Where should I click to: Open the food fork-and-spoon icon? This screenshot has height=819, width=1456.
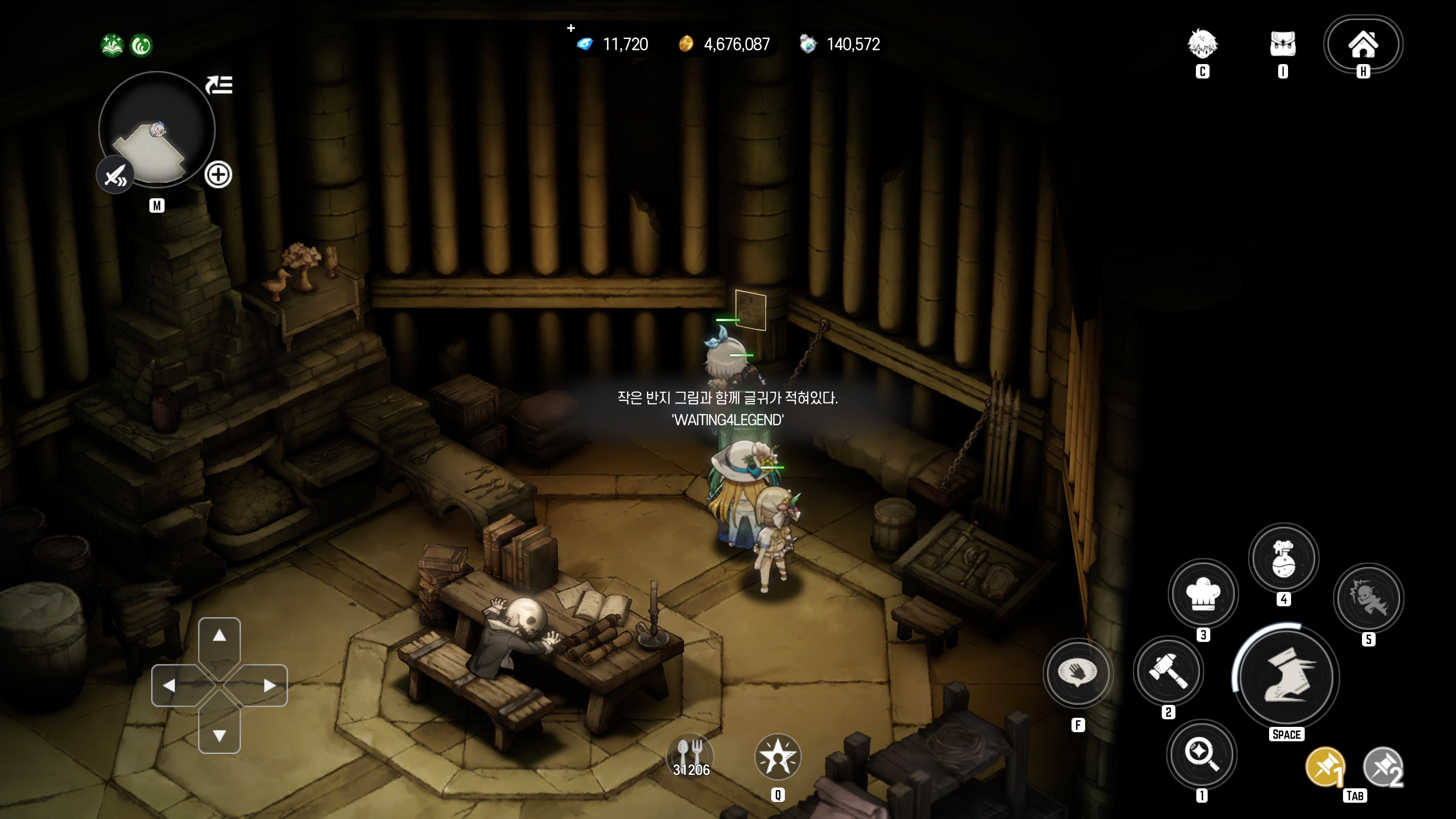[x=690, y=756]
